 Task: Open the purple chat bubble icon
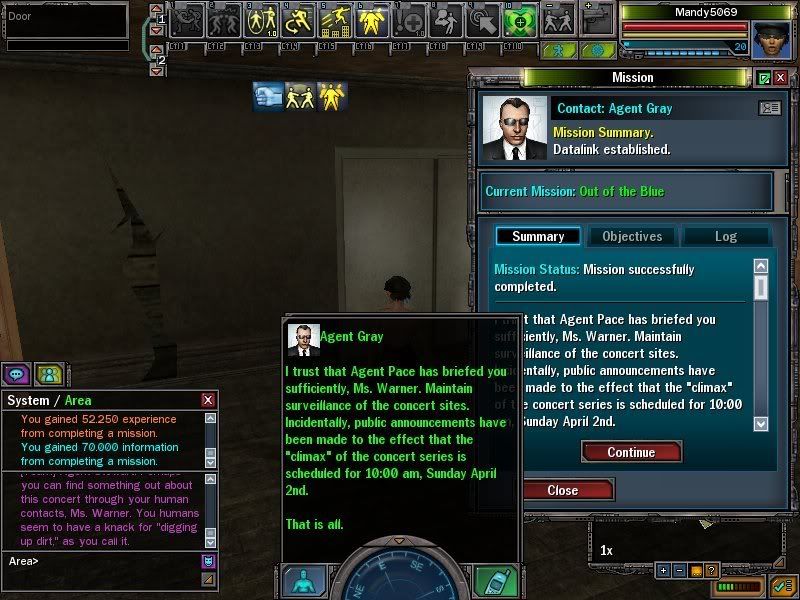pos(17,374)
